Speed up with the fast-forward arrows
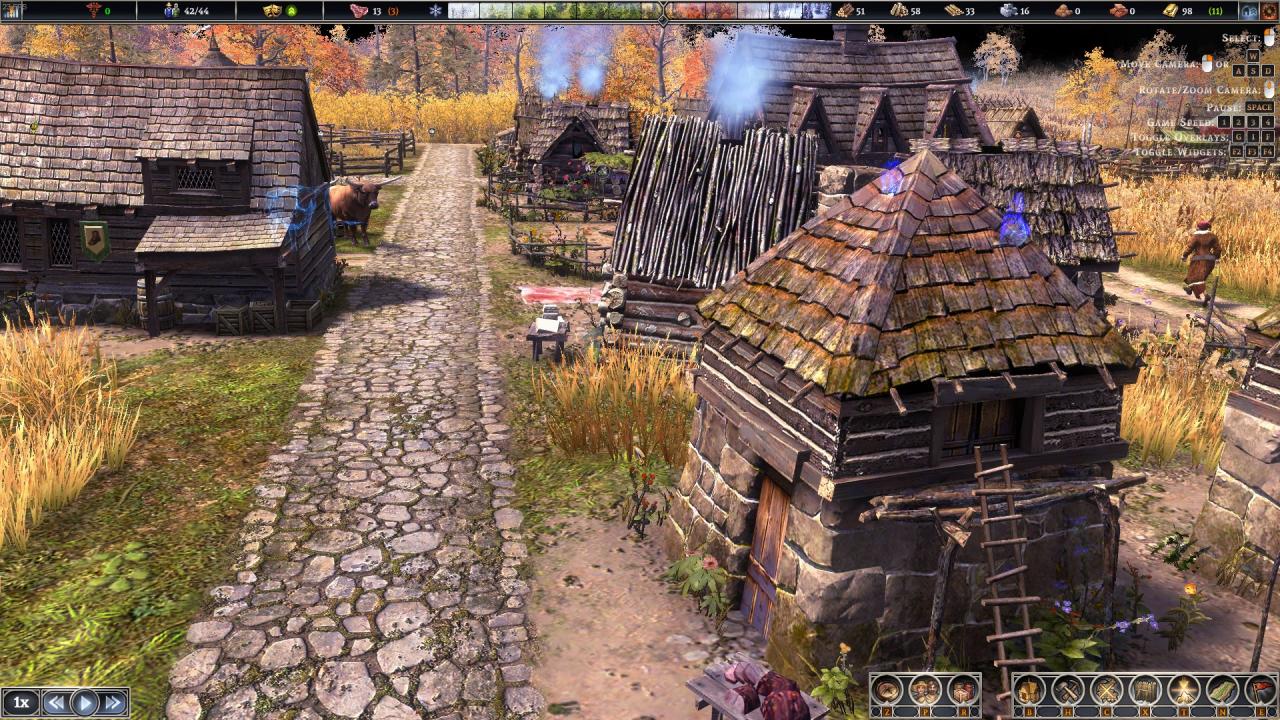The image size is (1280, 720). (114, 703)
